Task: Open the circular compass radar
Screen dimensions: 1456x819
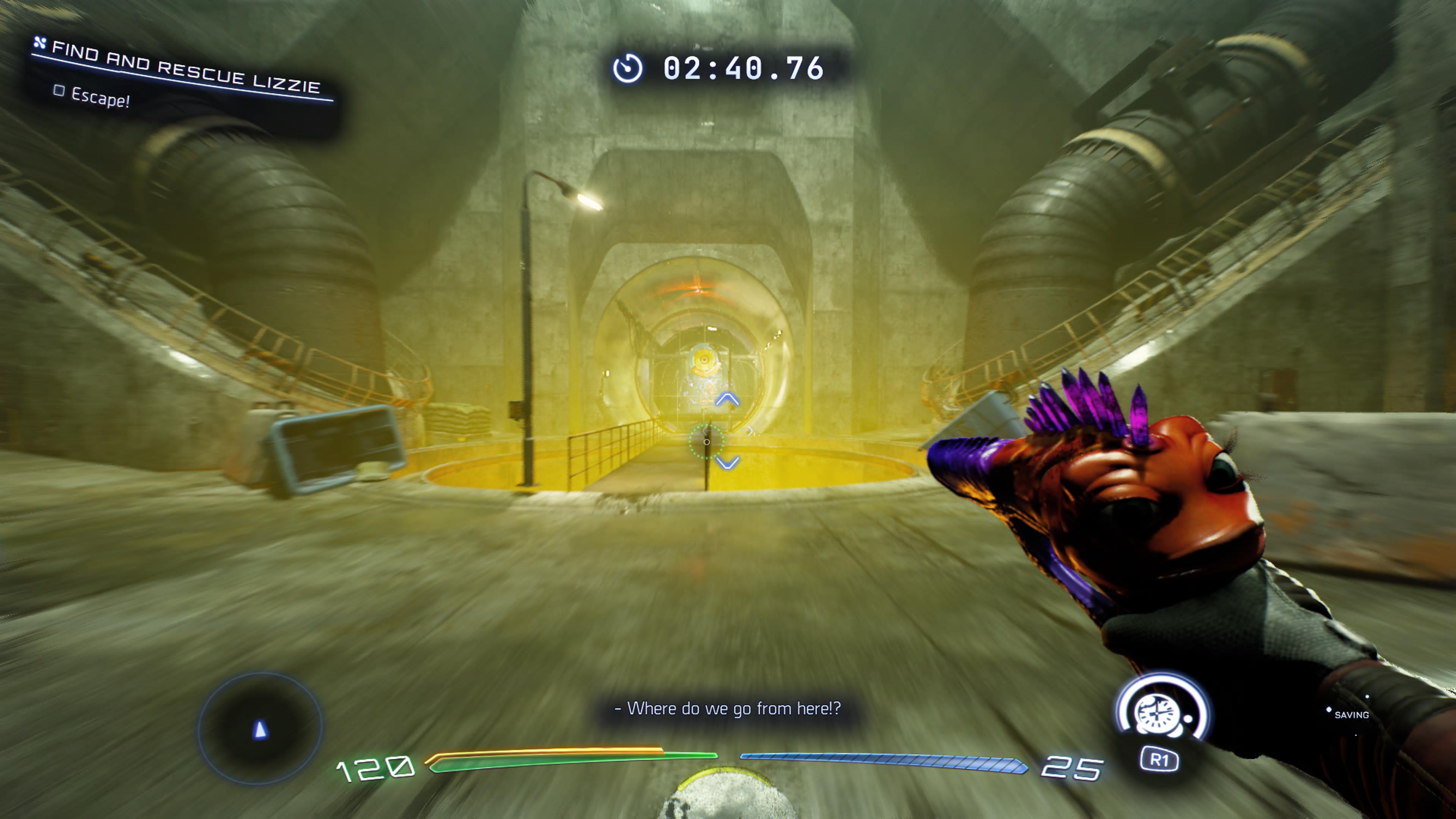Action: click(x=260, y=728)
